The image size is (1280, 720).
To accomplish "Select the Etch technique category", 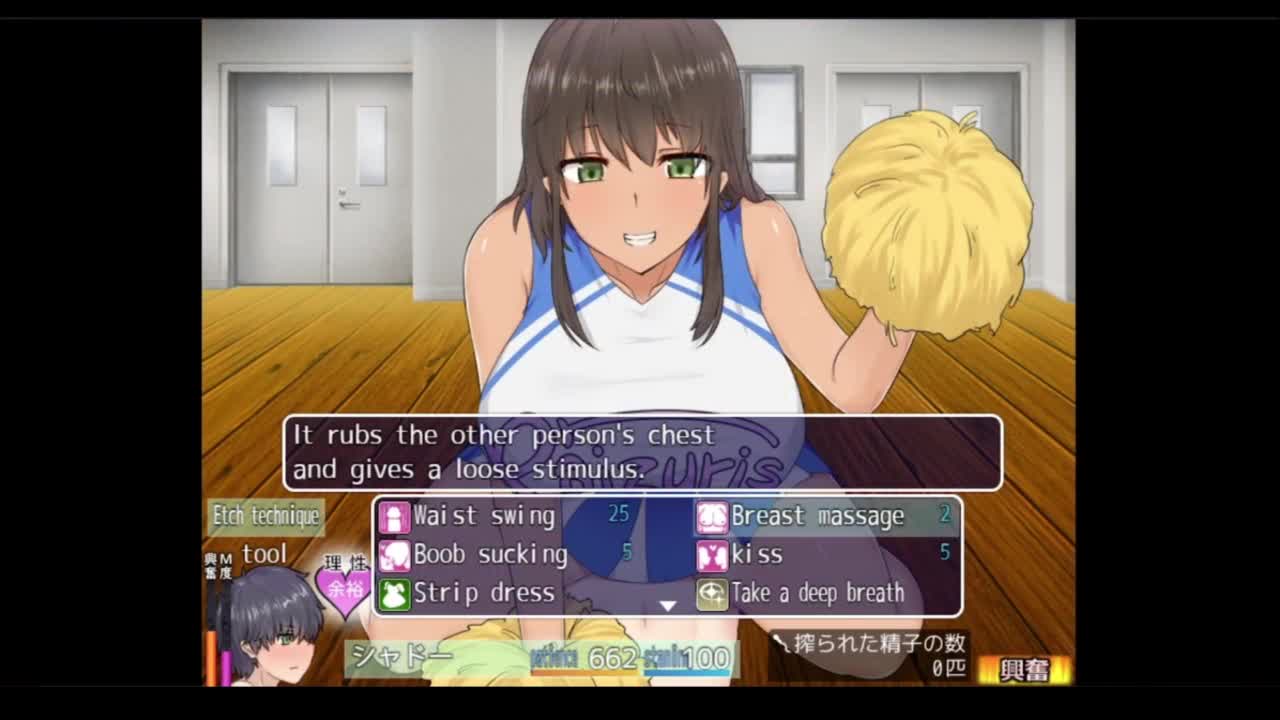I will 266,516.
